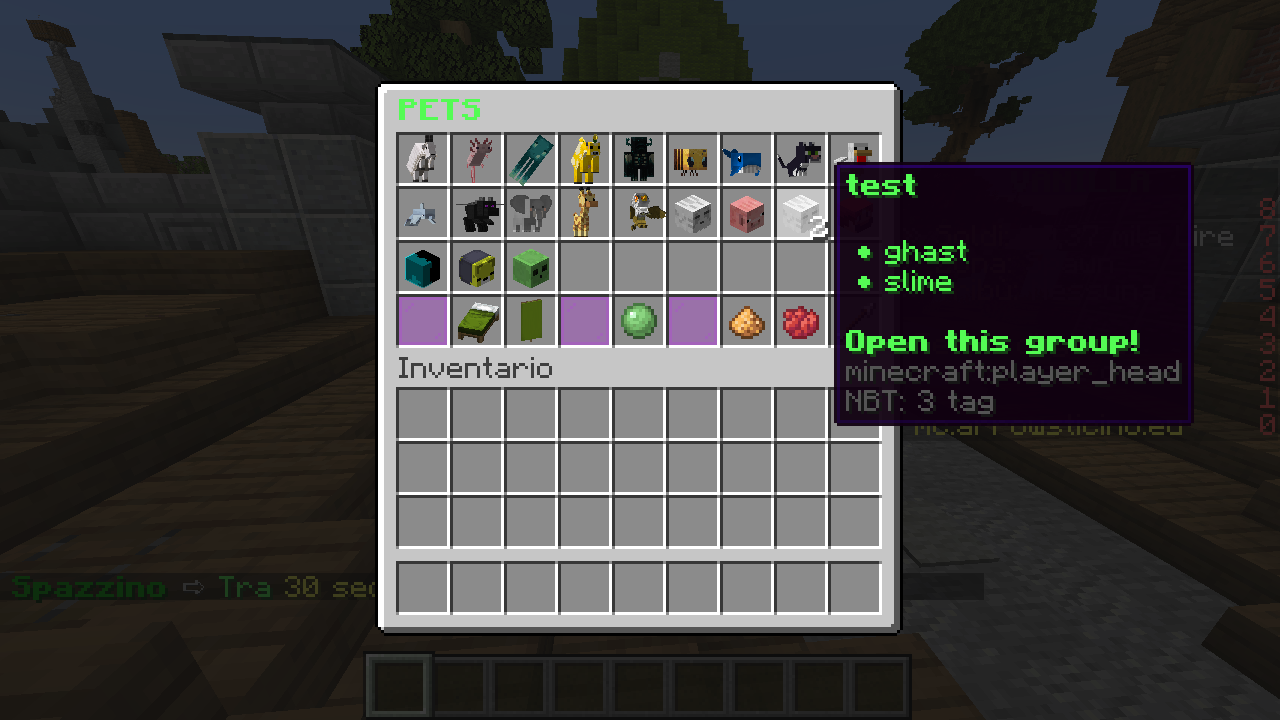This screenshot has width=1280, height=720.
Task: Select the black cat pet
Action: 800,159
